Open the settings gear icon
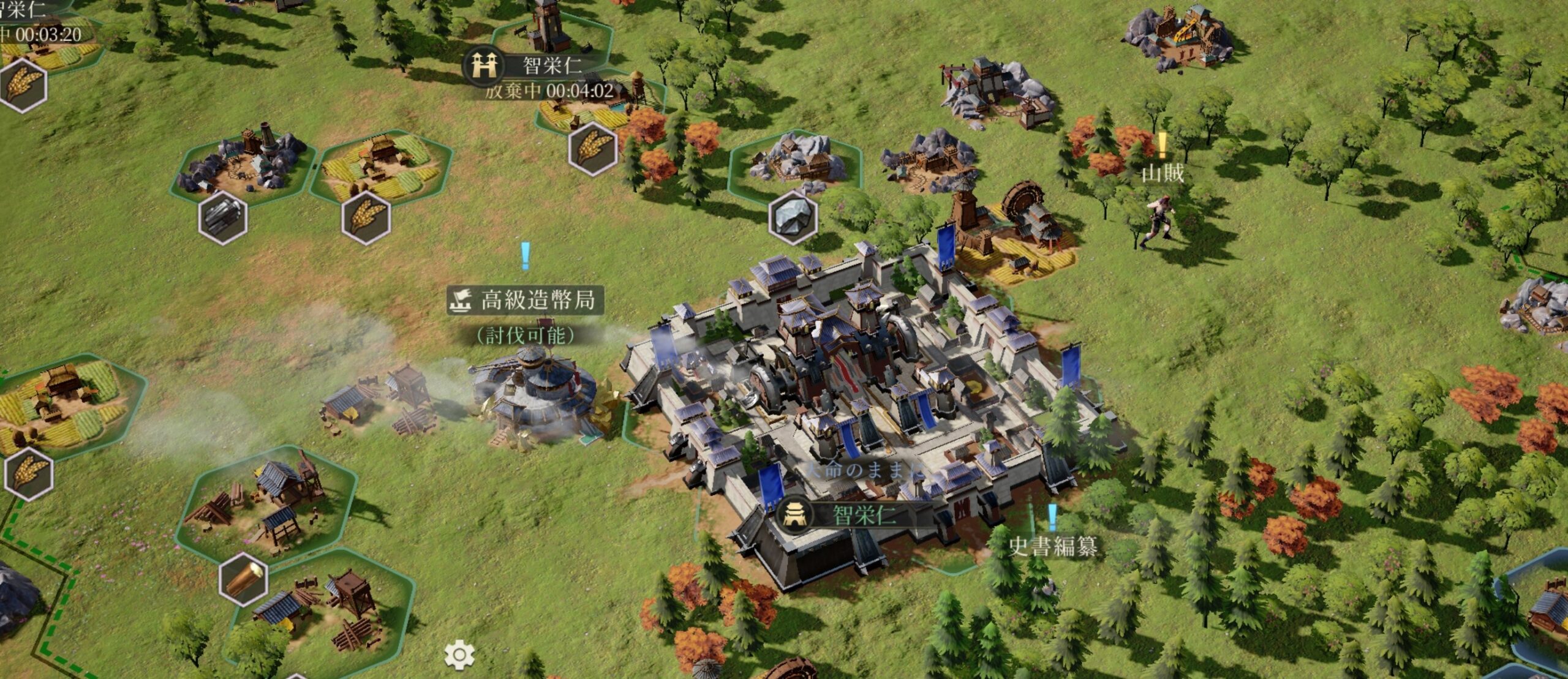 [x=459, y=655]
